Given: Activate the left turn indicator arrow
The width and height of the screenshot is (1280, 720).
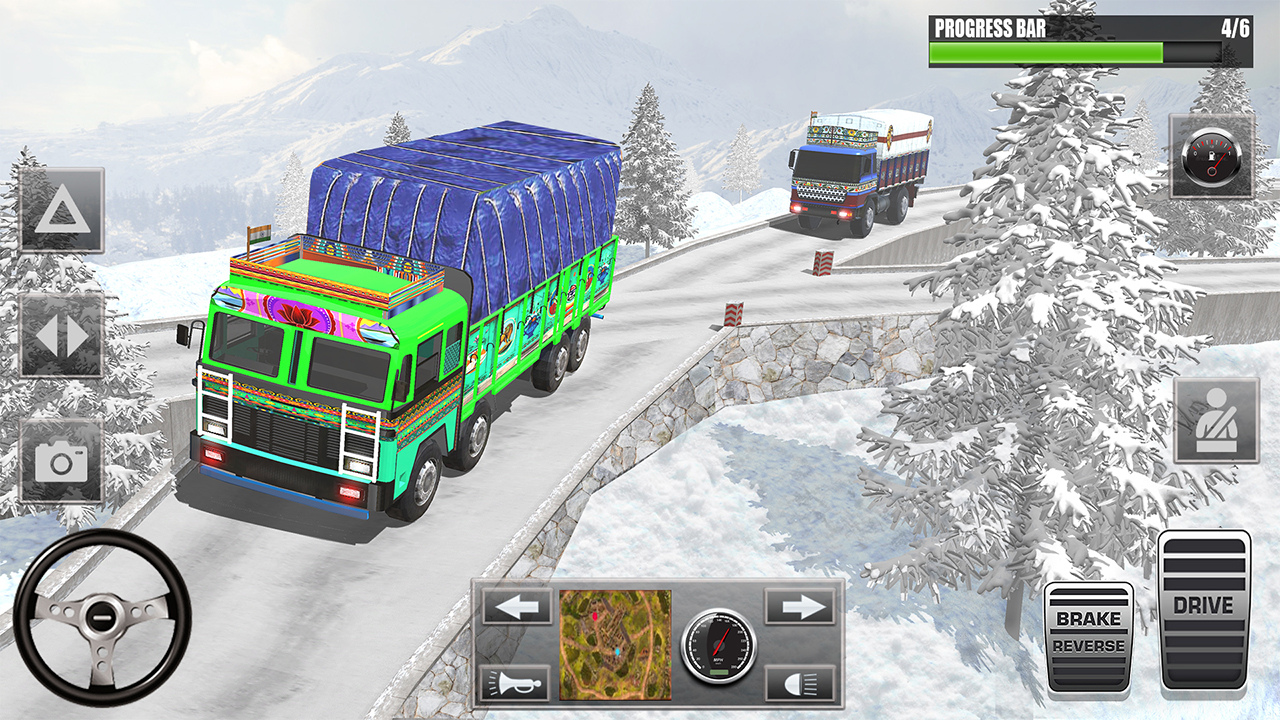Looking at the screenshot, I should pyautogui.click(x=516, y=606).
